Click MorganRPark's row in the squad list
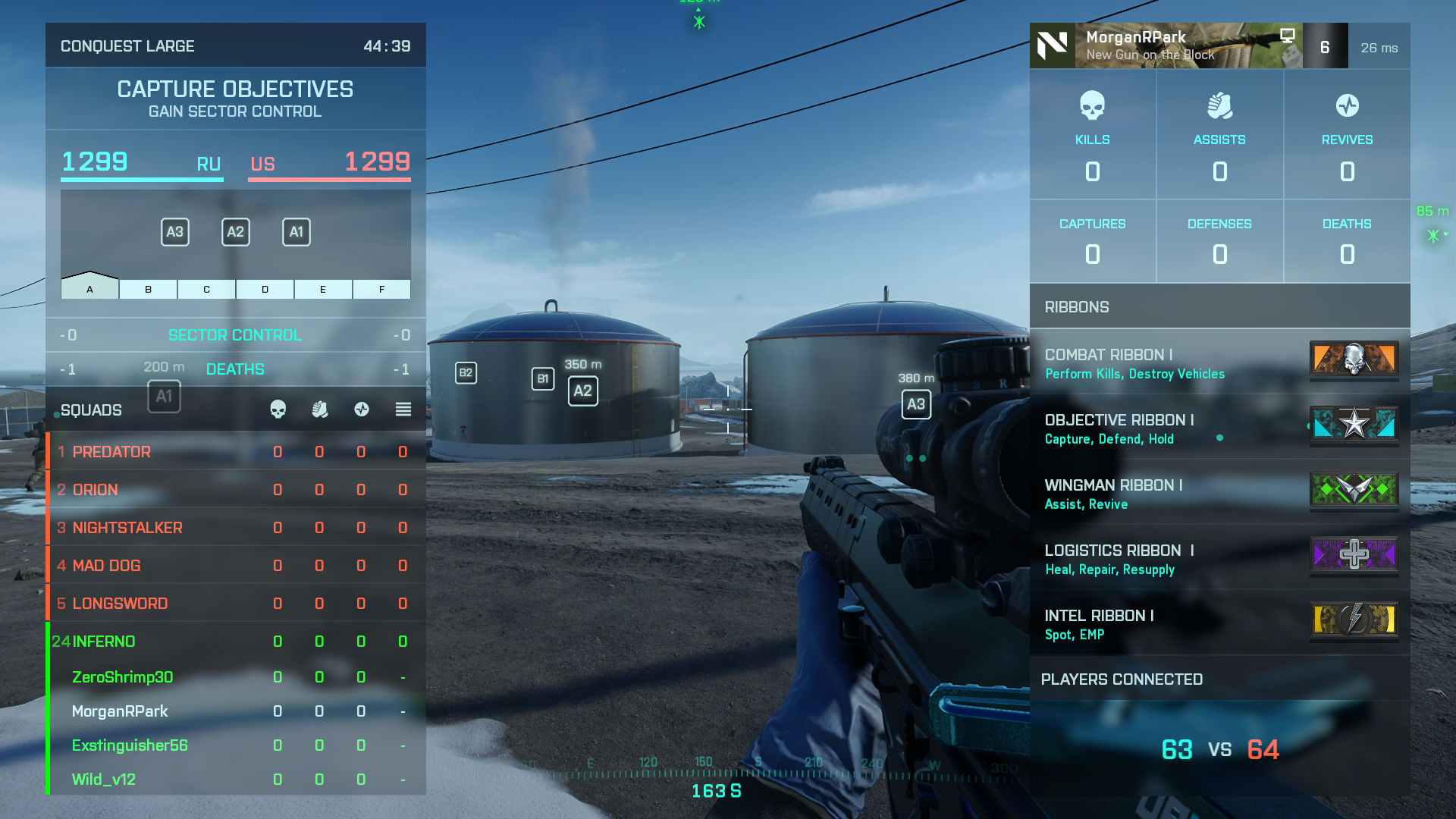 (x=235, y=711)
